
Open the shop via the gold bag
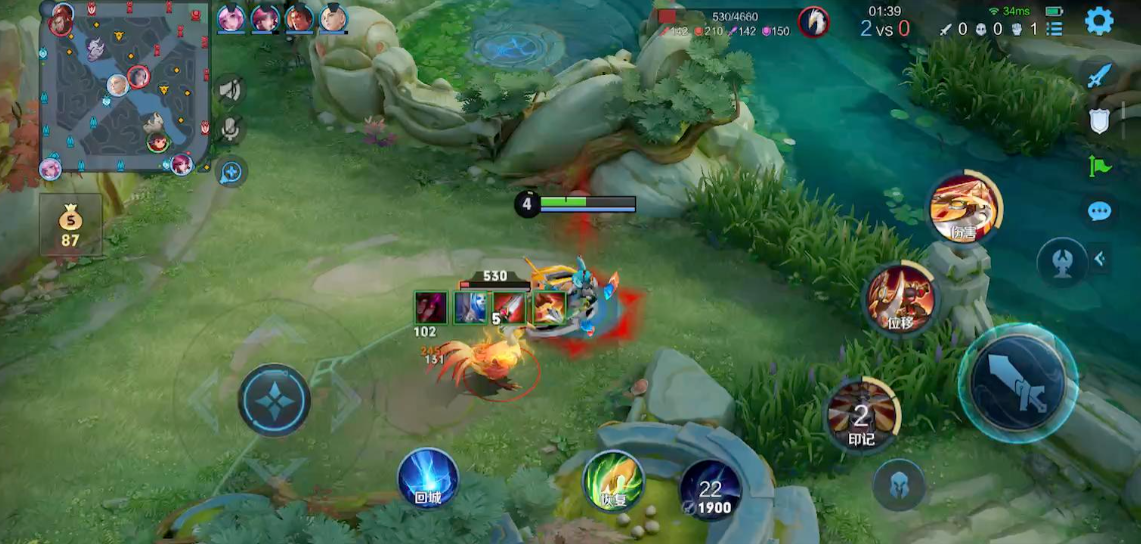coord(70,224)
